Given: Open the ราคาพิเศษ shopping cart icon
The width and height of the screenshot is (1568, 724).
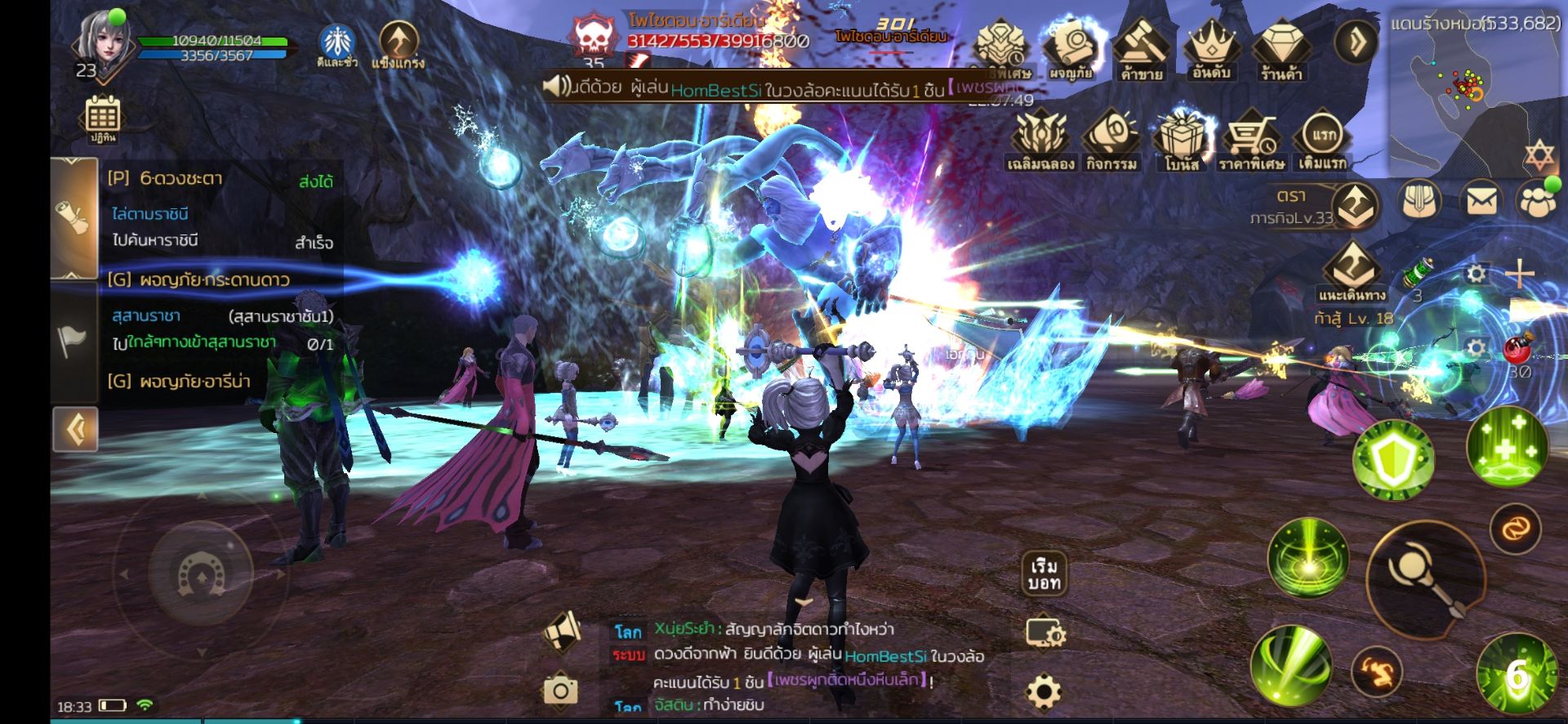Looking at the screenshot, I should [1251, 141].
